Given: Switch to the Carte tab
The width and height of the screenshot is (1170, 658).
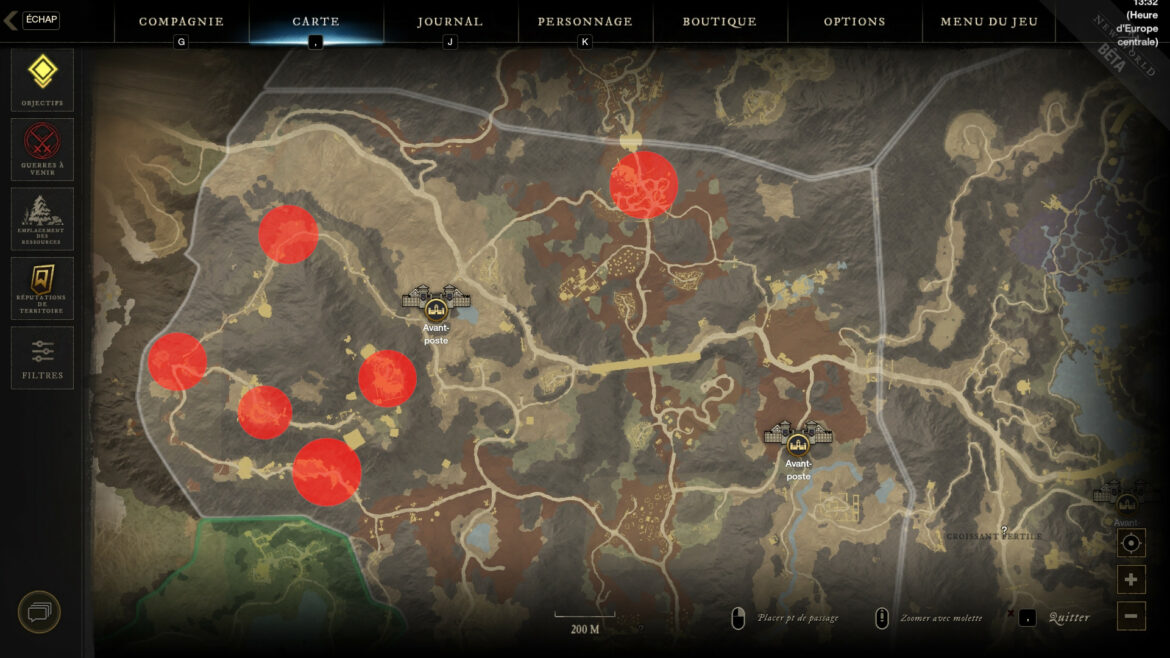Looking at the screenshot, I should pyautogui.click(x=316, y=21).
